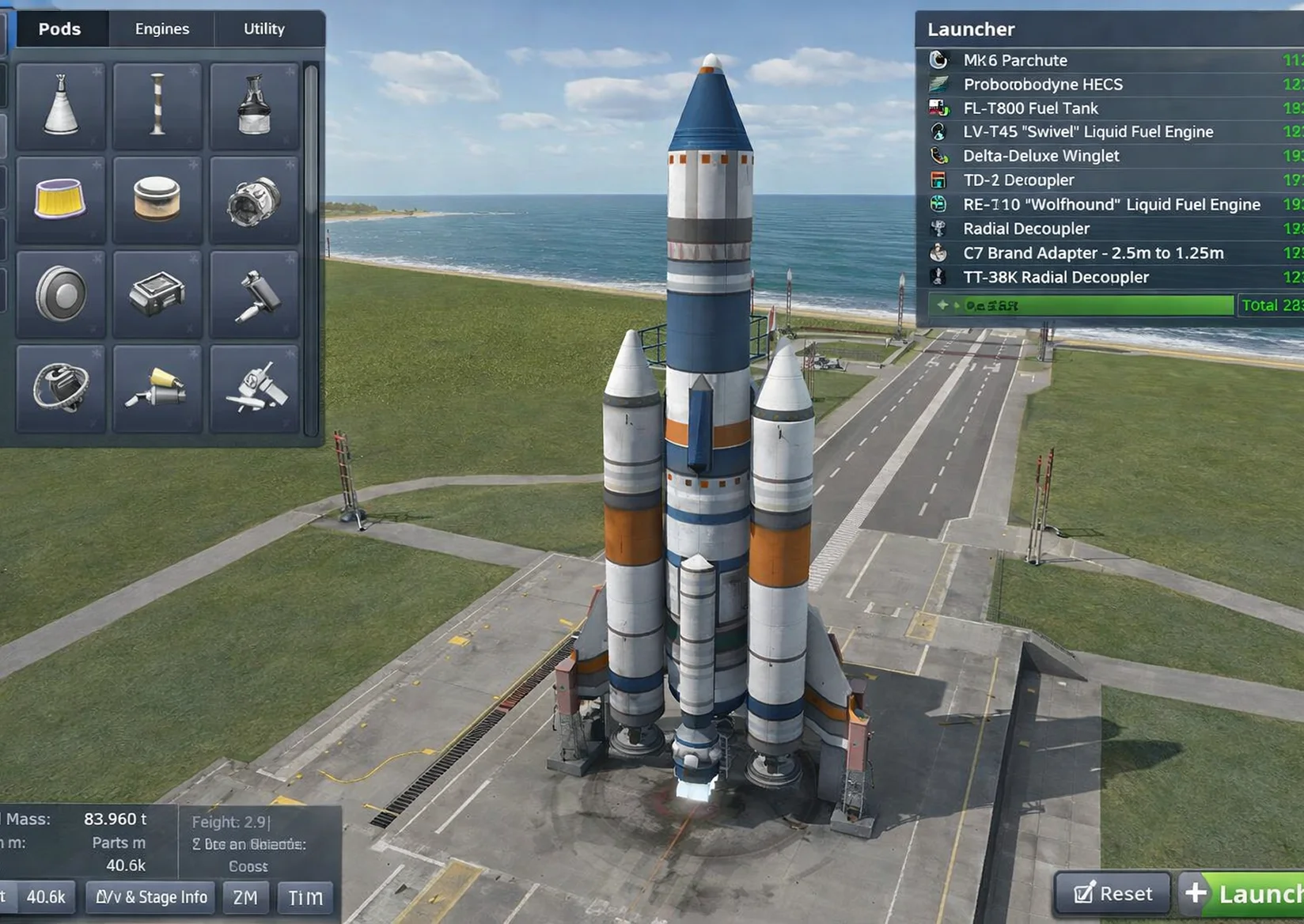Image resolution: width=1304 pixels, height=924 pixels.
Task: Select the gyroscope ring part icon
Action: [59, 388]
